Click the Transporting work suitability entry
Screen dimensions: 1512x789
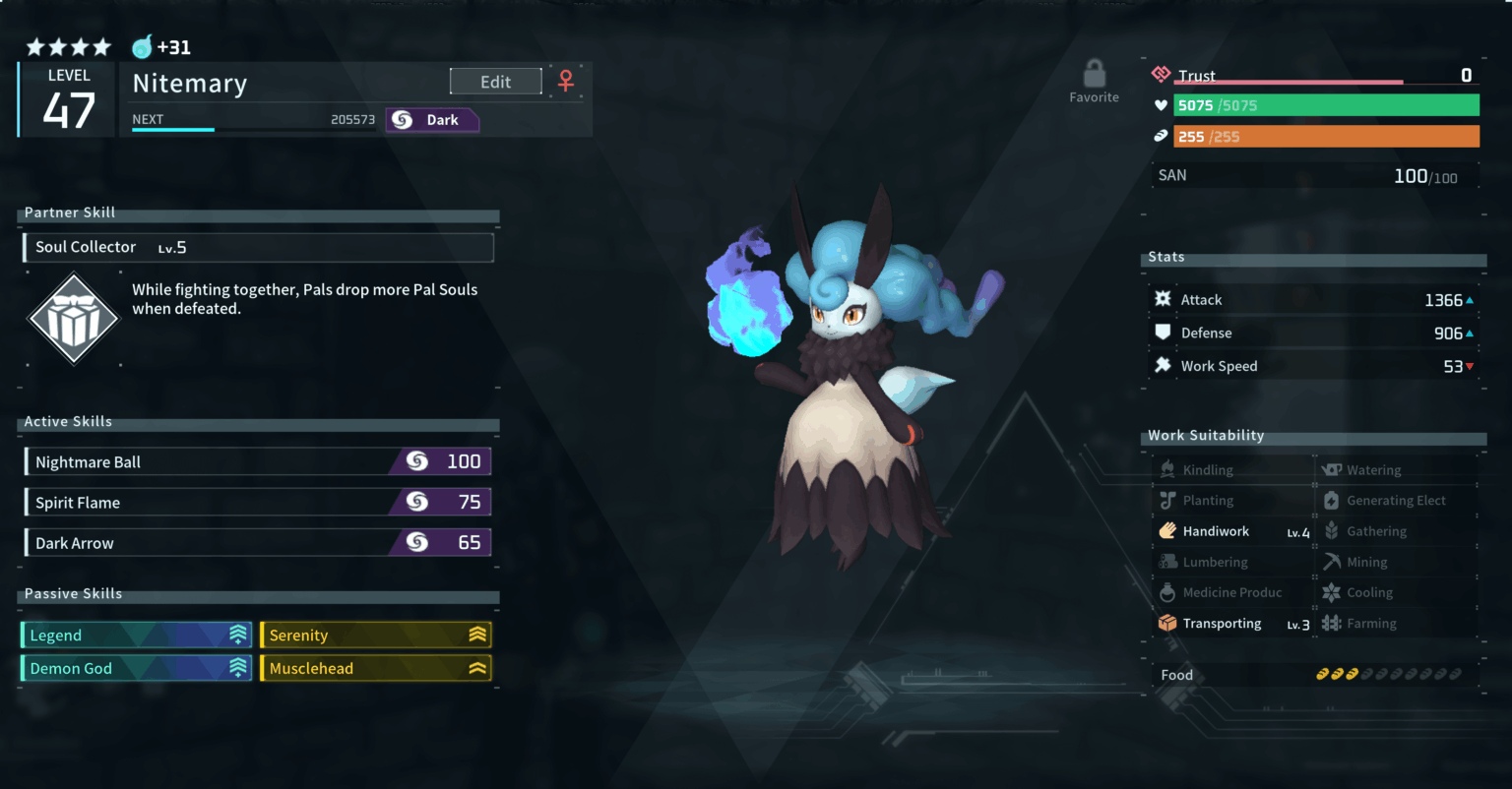click(x=1234, y=624)
